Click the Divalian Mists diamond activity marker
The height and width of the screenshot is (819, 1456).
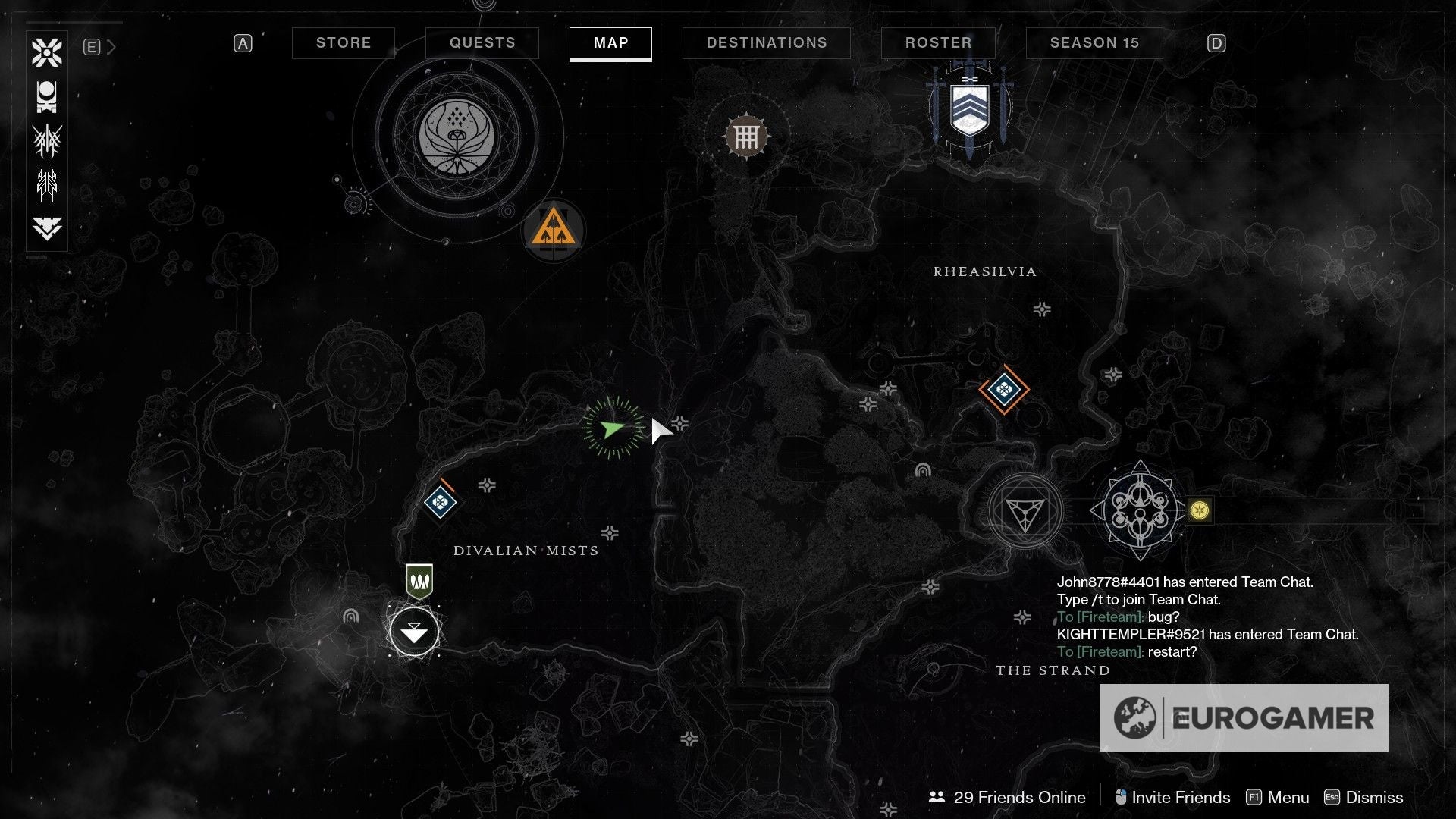pyautogui.click(x=440, y=501)
